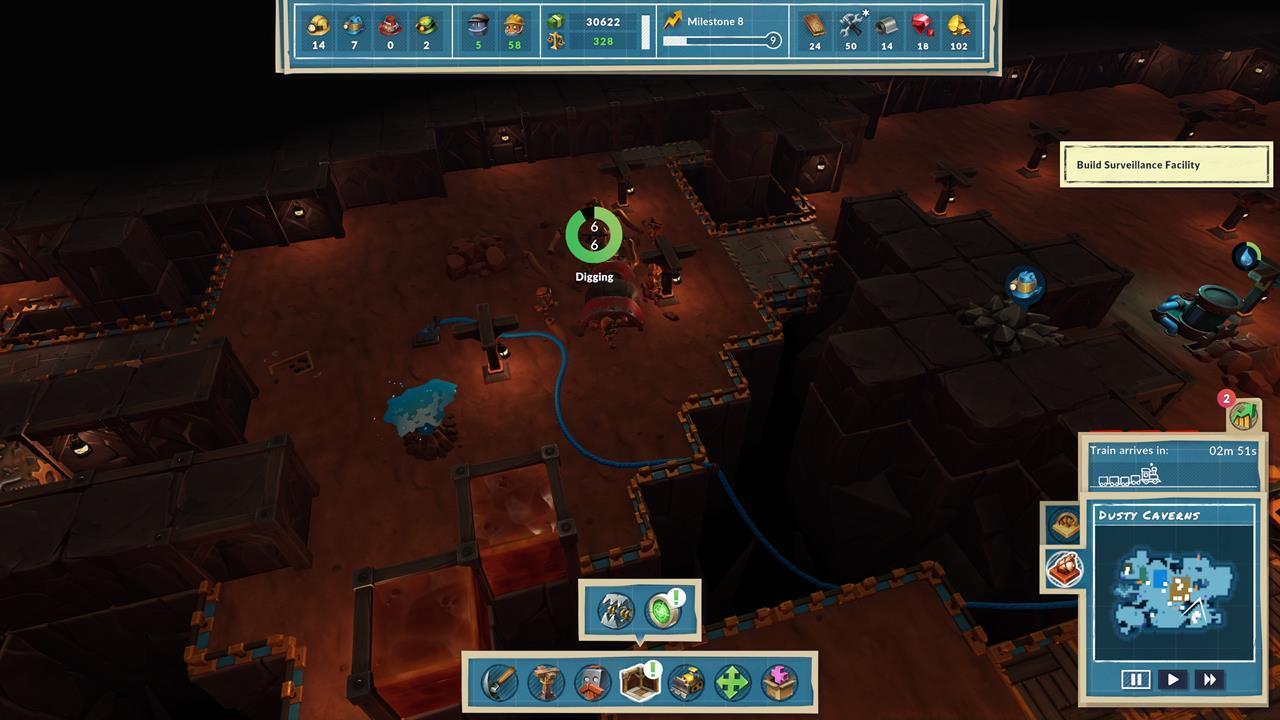Open the room building menu with exclamation mark
1280x720 pixels.
coord(639,682)
